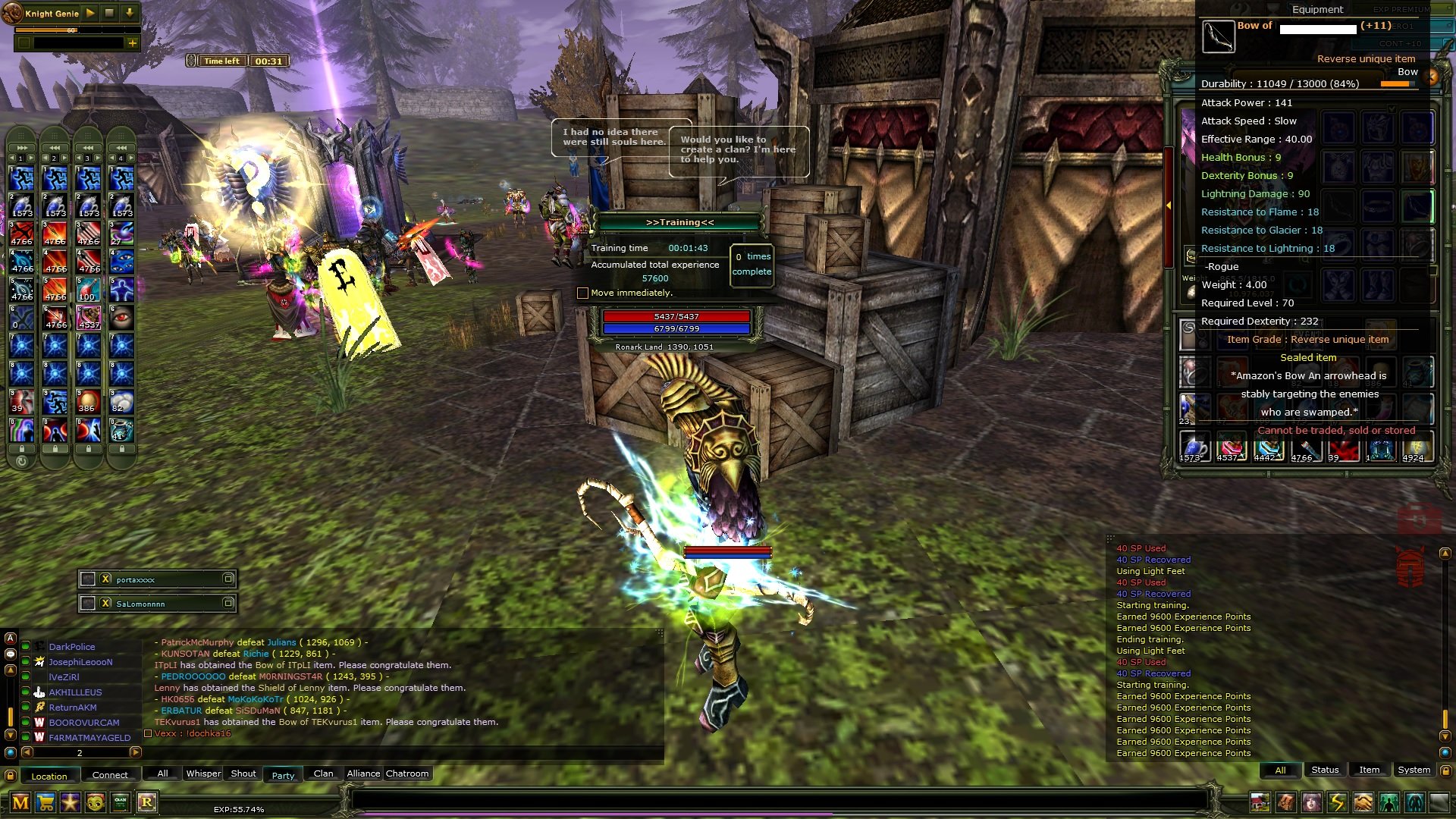Click the plus button under Knight Genie
This screenshot has width=1456, height=819.
[133, 43]
